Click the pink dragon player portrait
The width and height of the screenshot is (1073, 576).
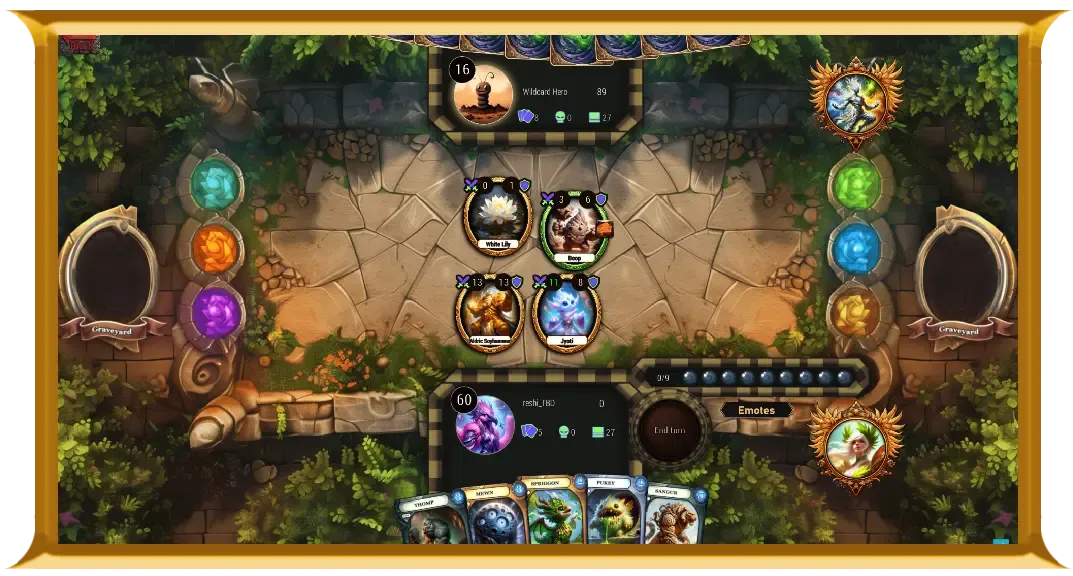[485, 424]
